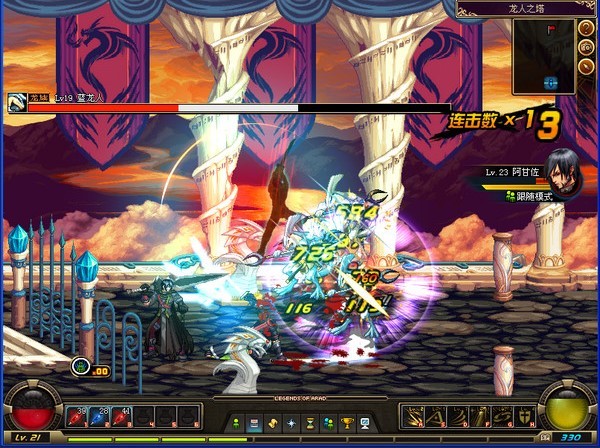Click the question mark help button
The height and width of the screenshot is (448, 600).
point(587,29)
